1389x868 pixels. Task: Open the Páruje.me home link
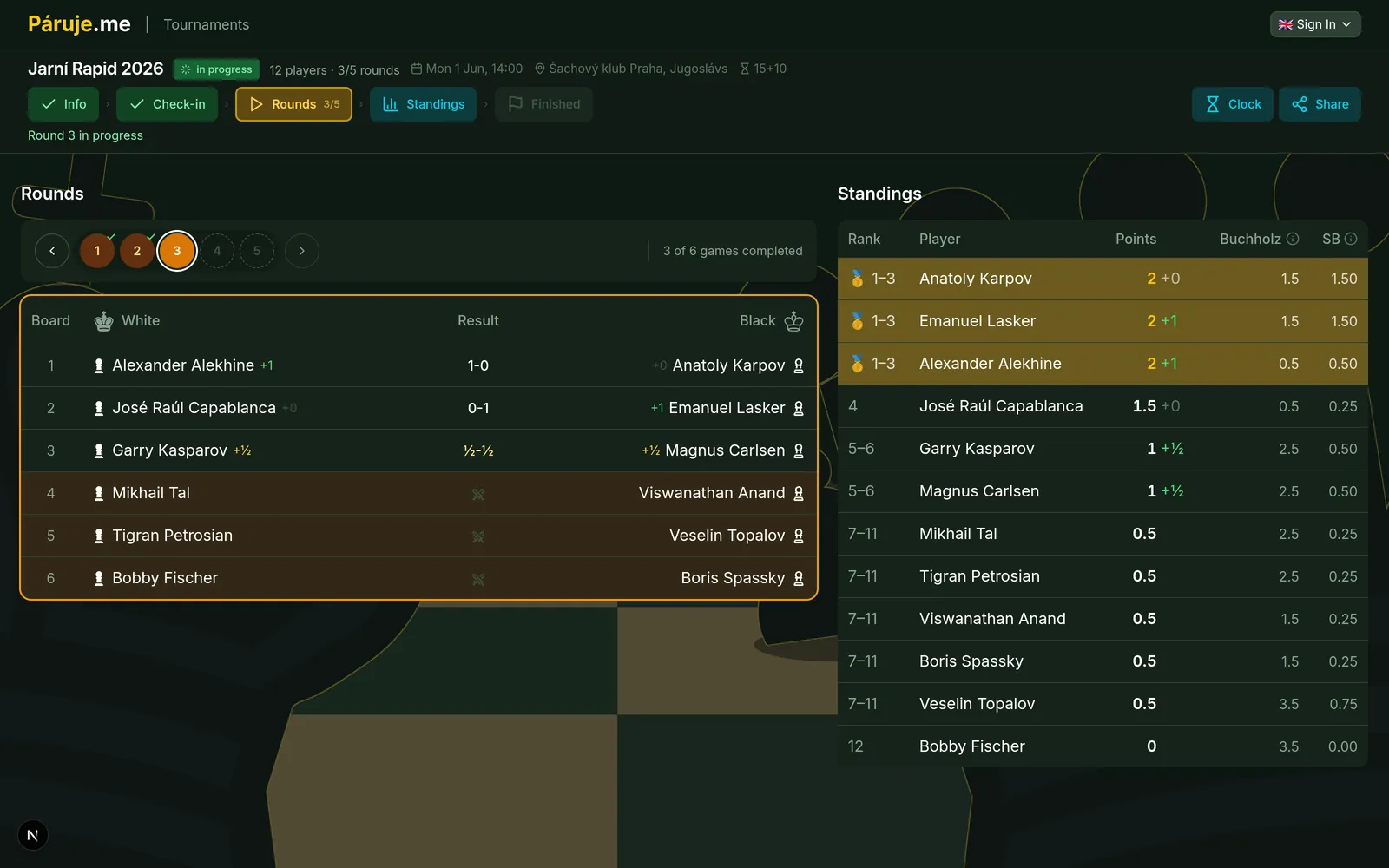[x=78, y=23]
